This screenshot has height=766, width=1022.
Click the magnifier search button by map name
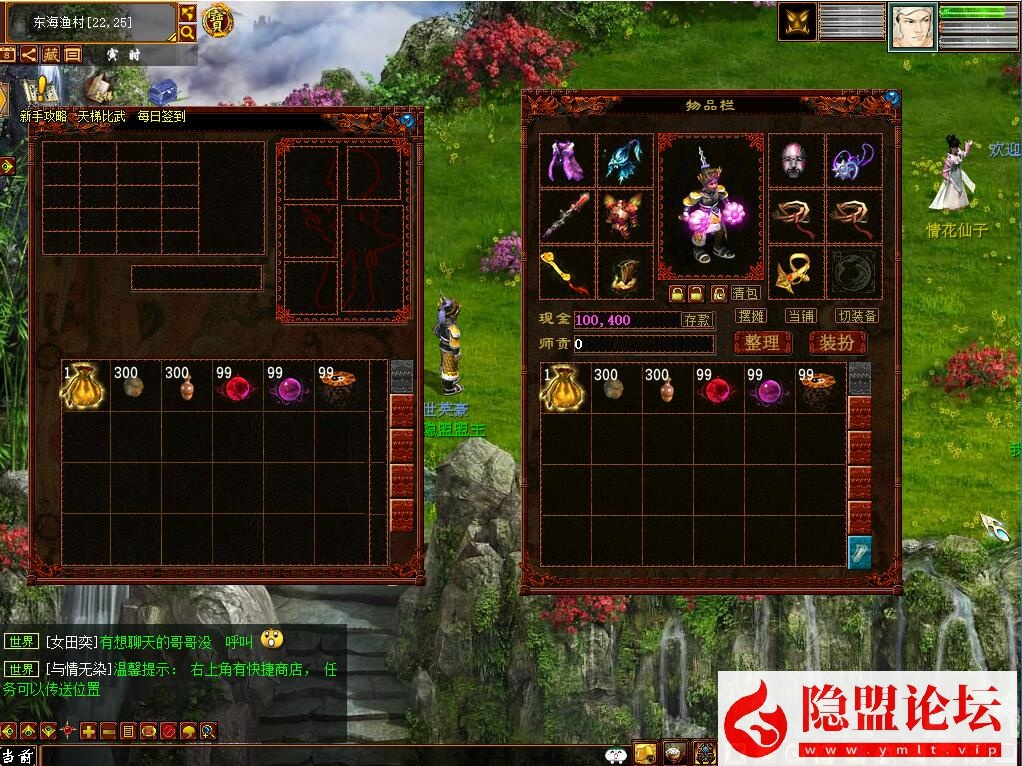[187, 32]
